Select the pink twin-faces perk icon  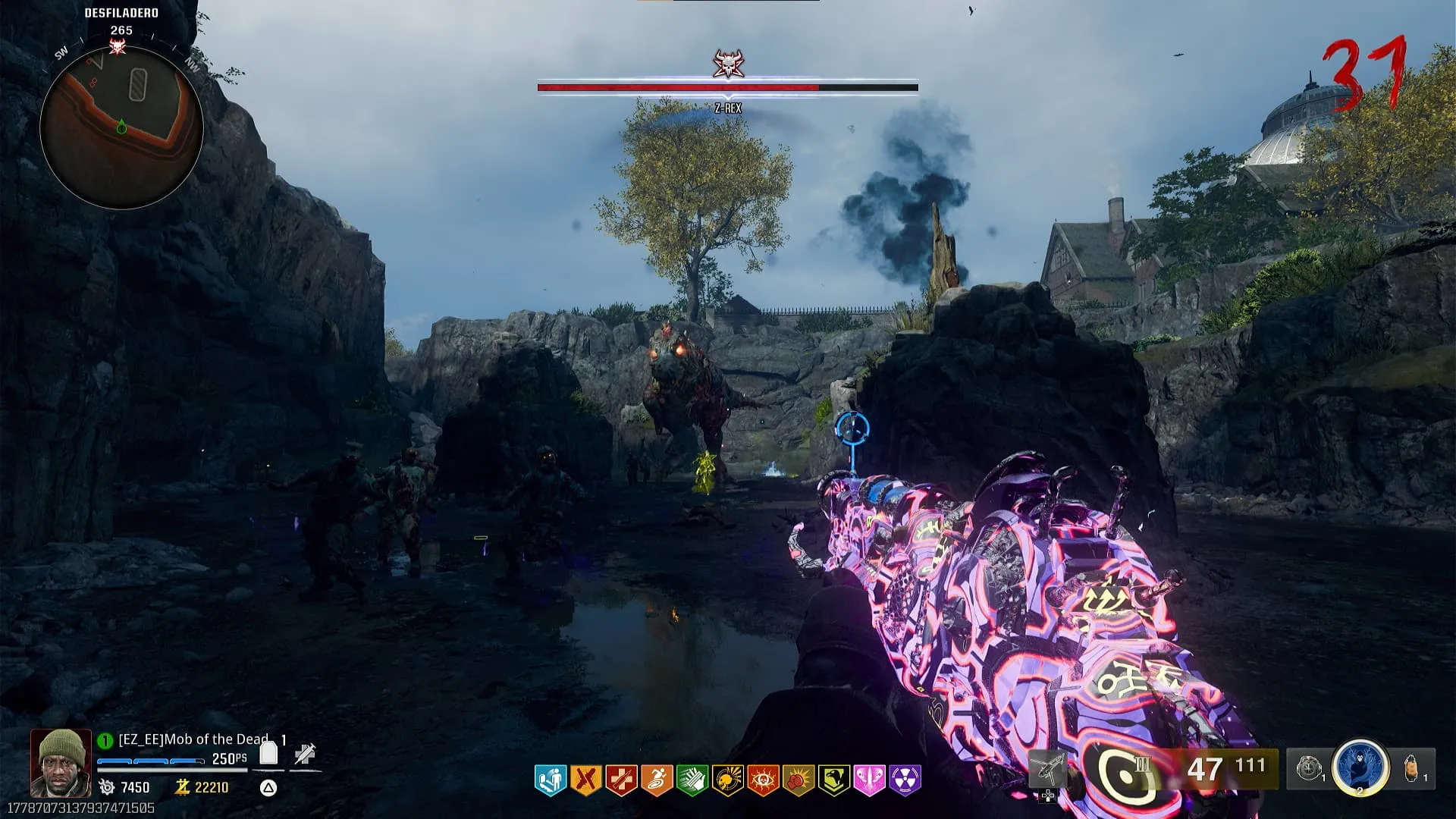869,780
